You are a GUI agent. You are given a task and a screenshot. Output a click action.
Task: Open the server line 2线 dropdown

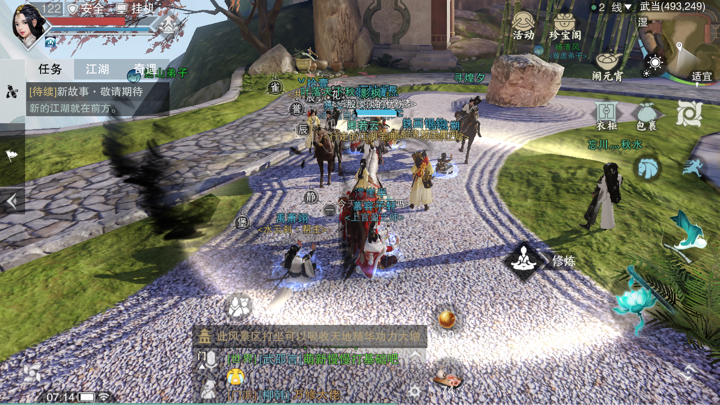(x=614, y=7)
